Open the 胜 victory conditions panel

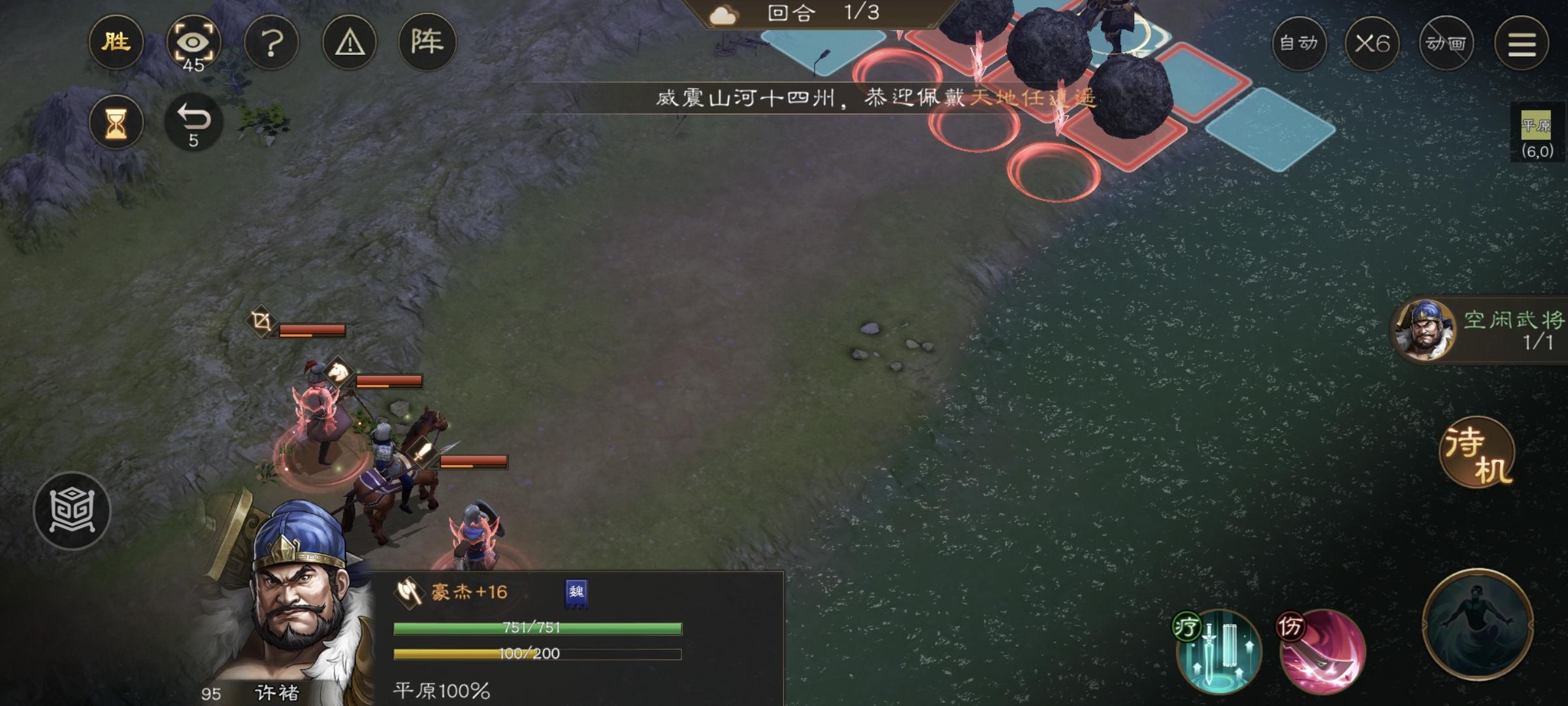116,42
